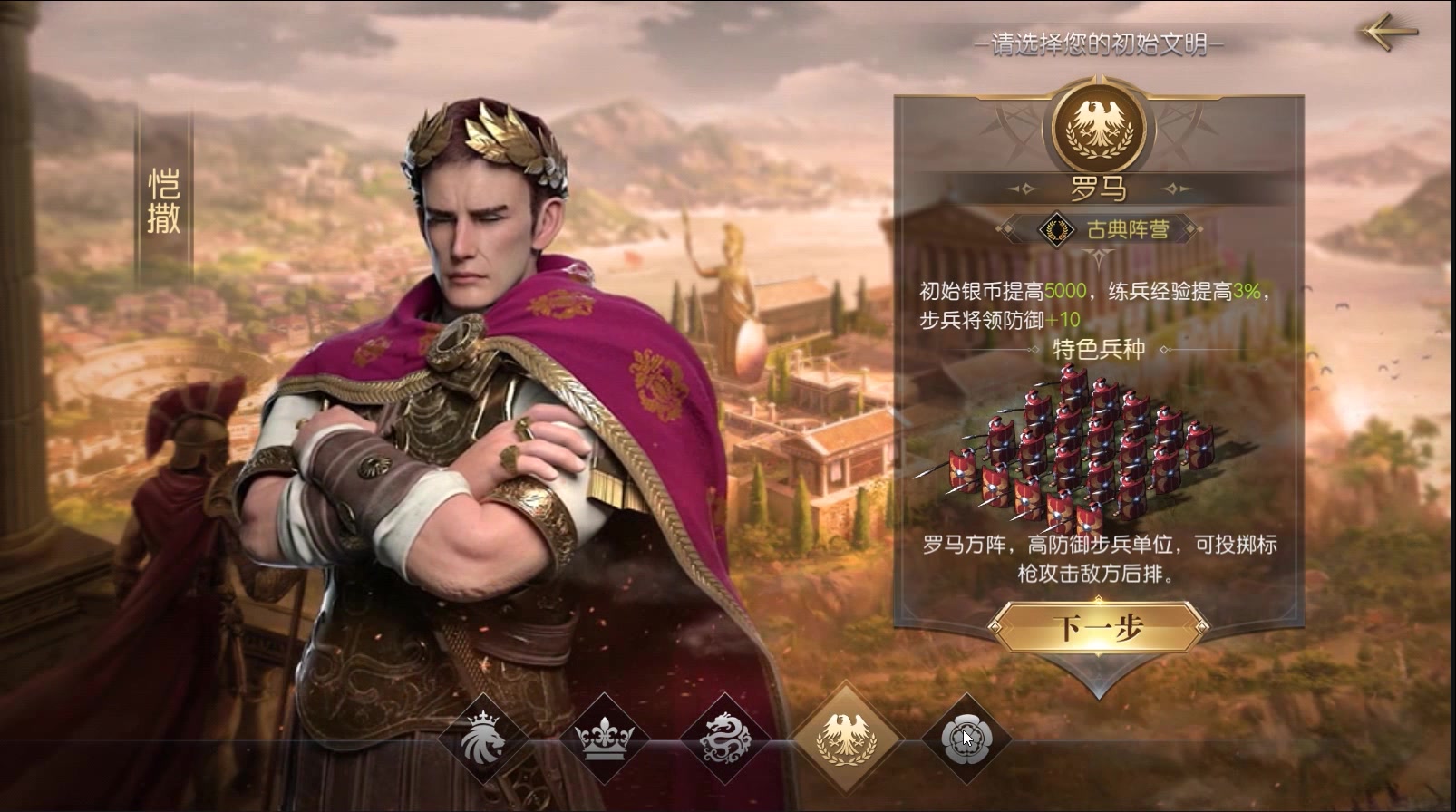1456x812 pixels.
Task: Pick the dragon emblem civilization
Action: click(x=725, y=738)
